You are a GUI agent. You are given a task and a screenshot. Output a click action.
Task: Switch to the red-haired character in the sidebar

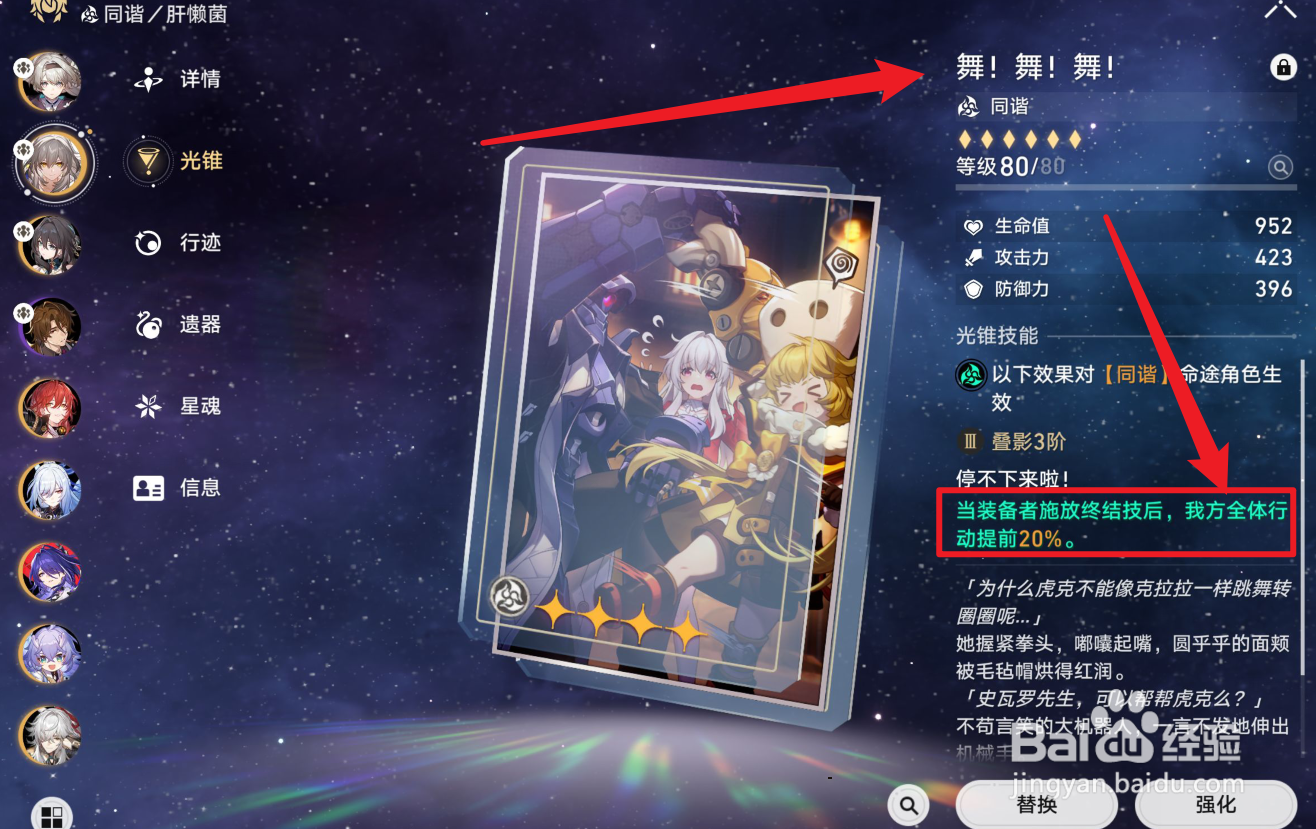click(x=52, y=409)
